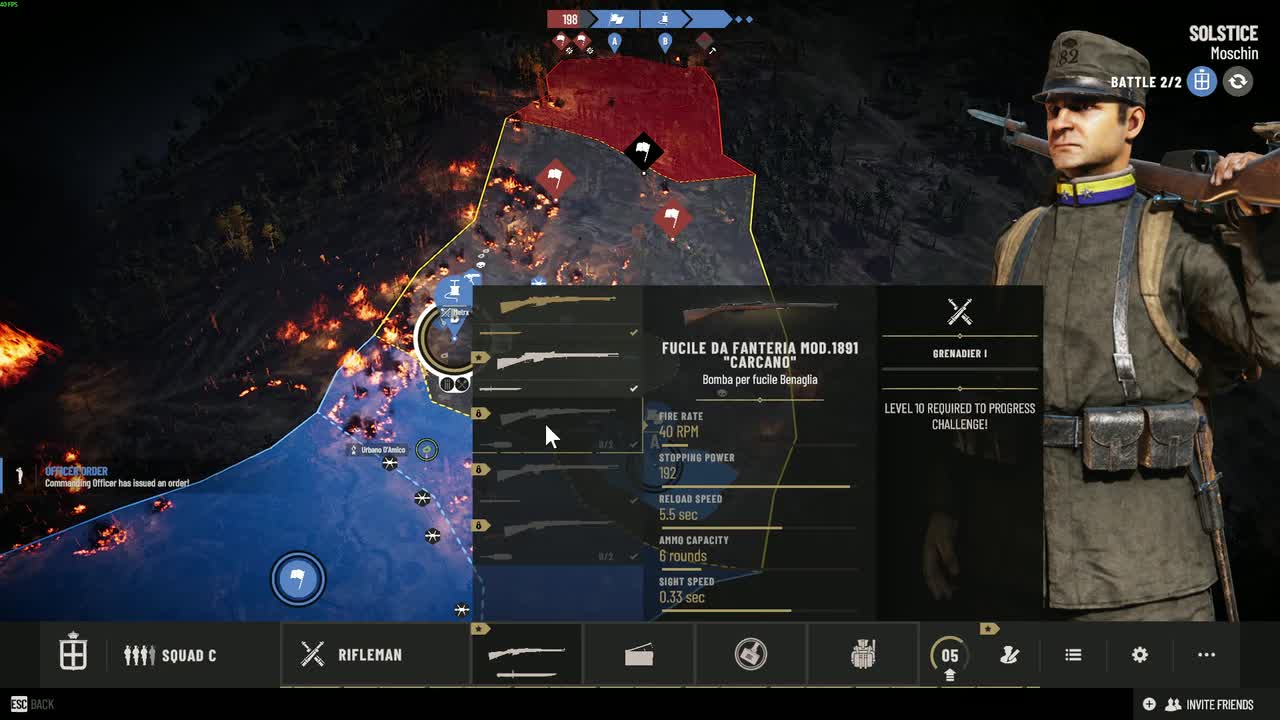
Task: Select the ammo pouch equipment slot
Action: click(640, 655)
